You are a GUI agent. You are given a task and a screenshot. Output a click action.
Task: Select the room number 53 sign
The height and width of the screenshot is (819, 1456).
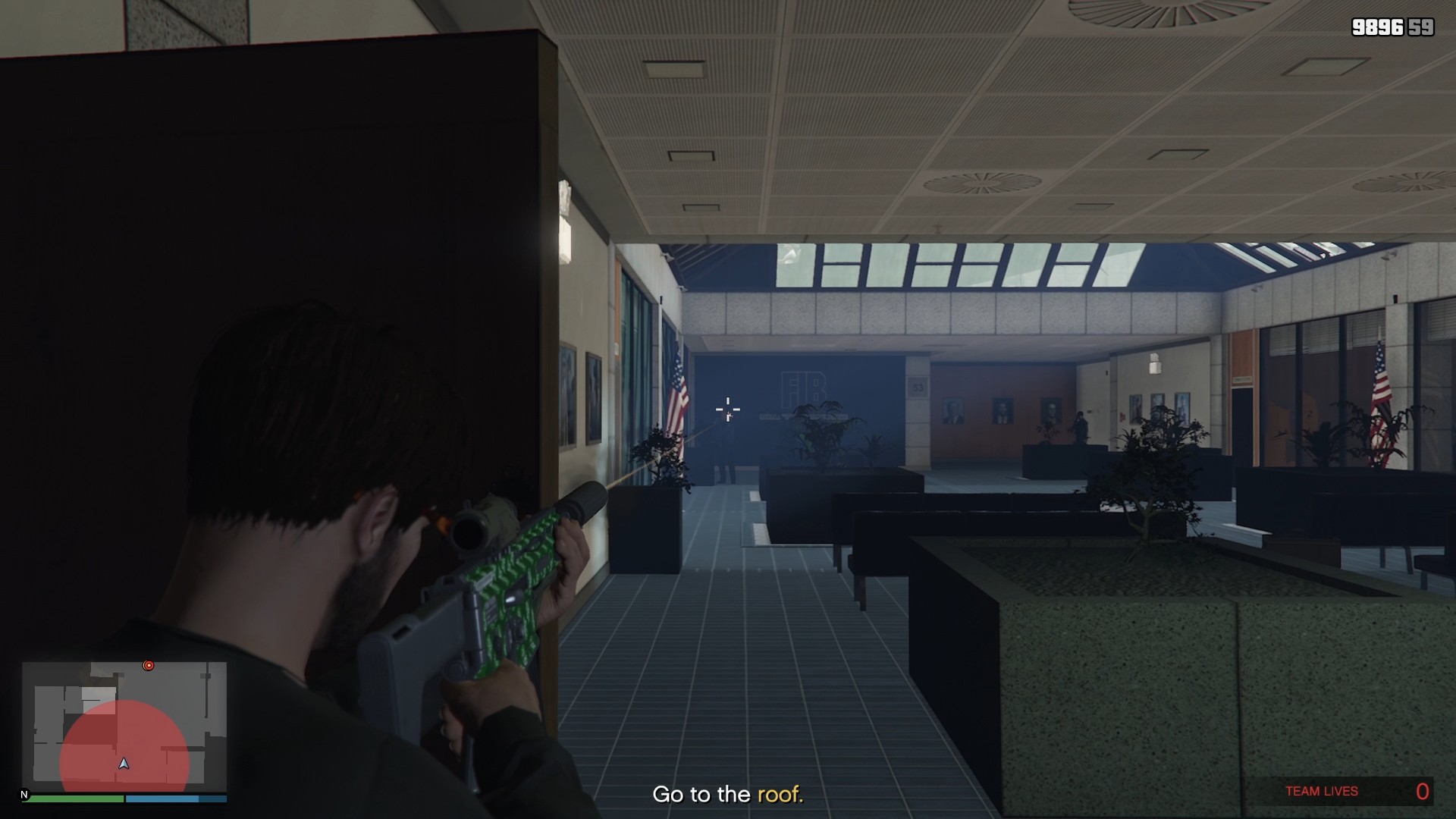[916, 388]
